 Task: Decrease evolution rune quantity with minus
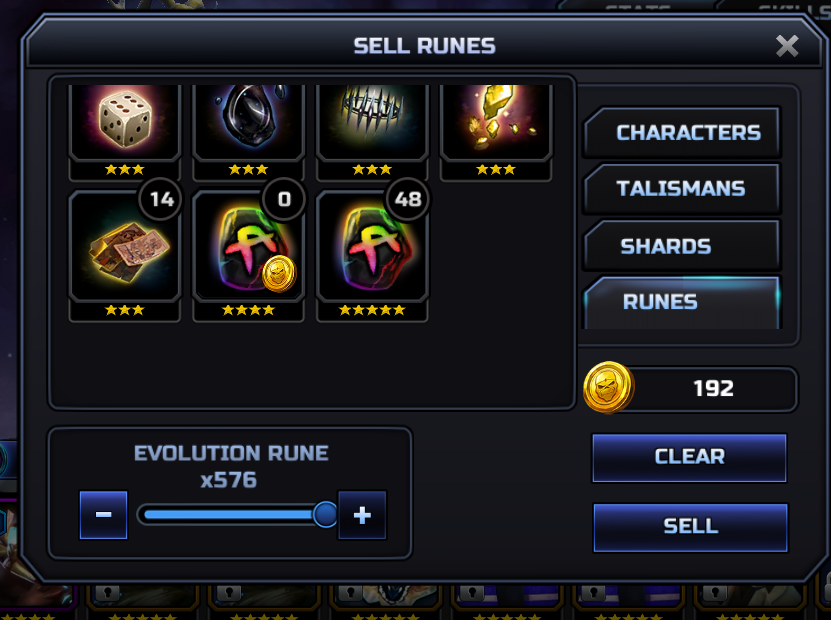[103, 515]
